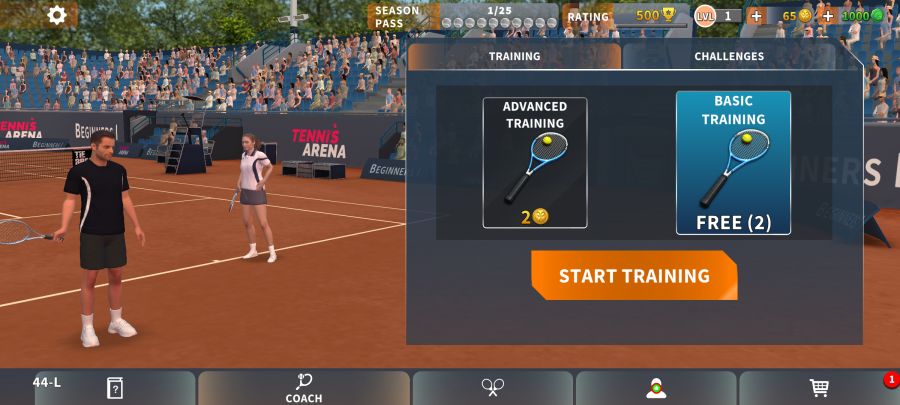
Task: Start Training with the orange button
Action: [634, 276]
